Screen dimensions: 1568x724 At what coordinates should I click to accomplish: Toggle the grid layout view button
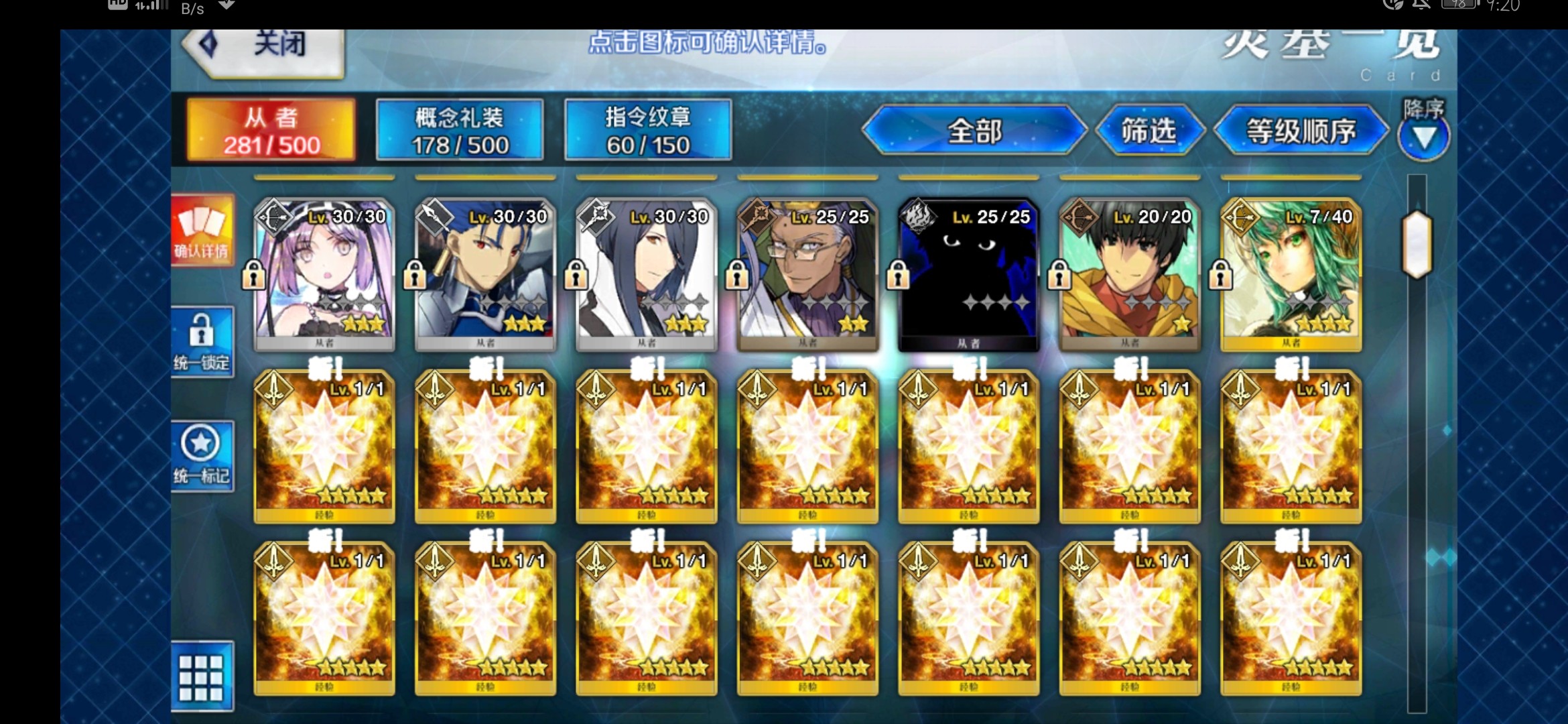pyautogui.click(x=202, y=677)
